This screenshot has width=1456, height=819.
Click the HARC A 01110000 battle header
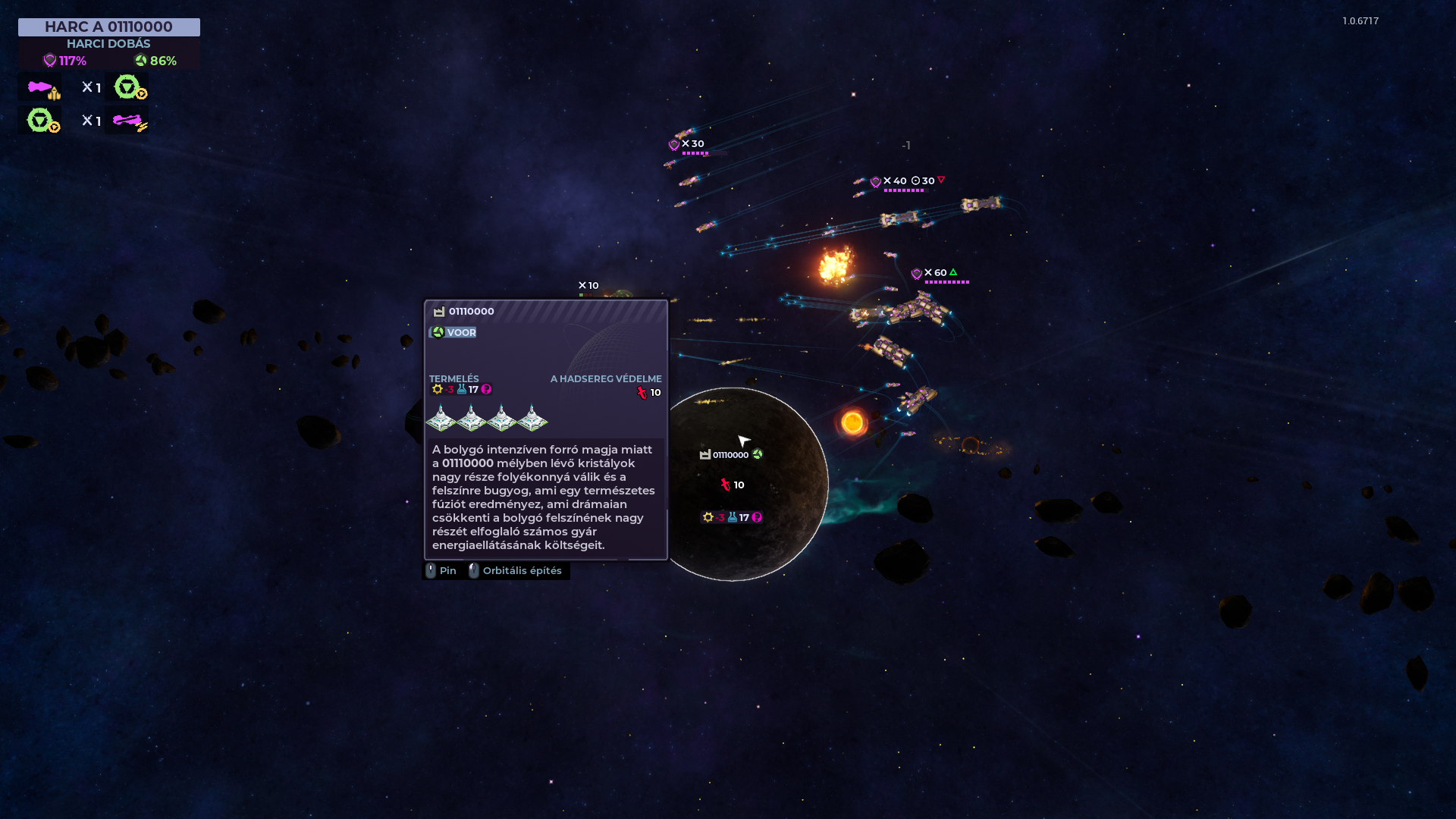coord(108,27)
